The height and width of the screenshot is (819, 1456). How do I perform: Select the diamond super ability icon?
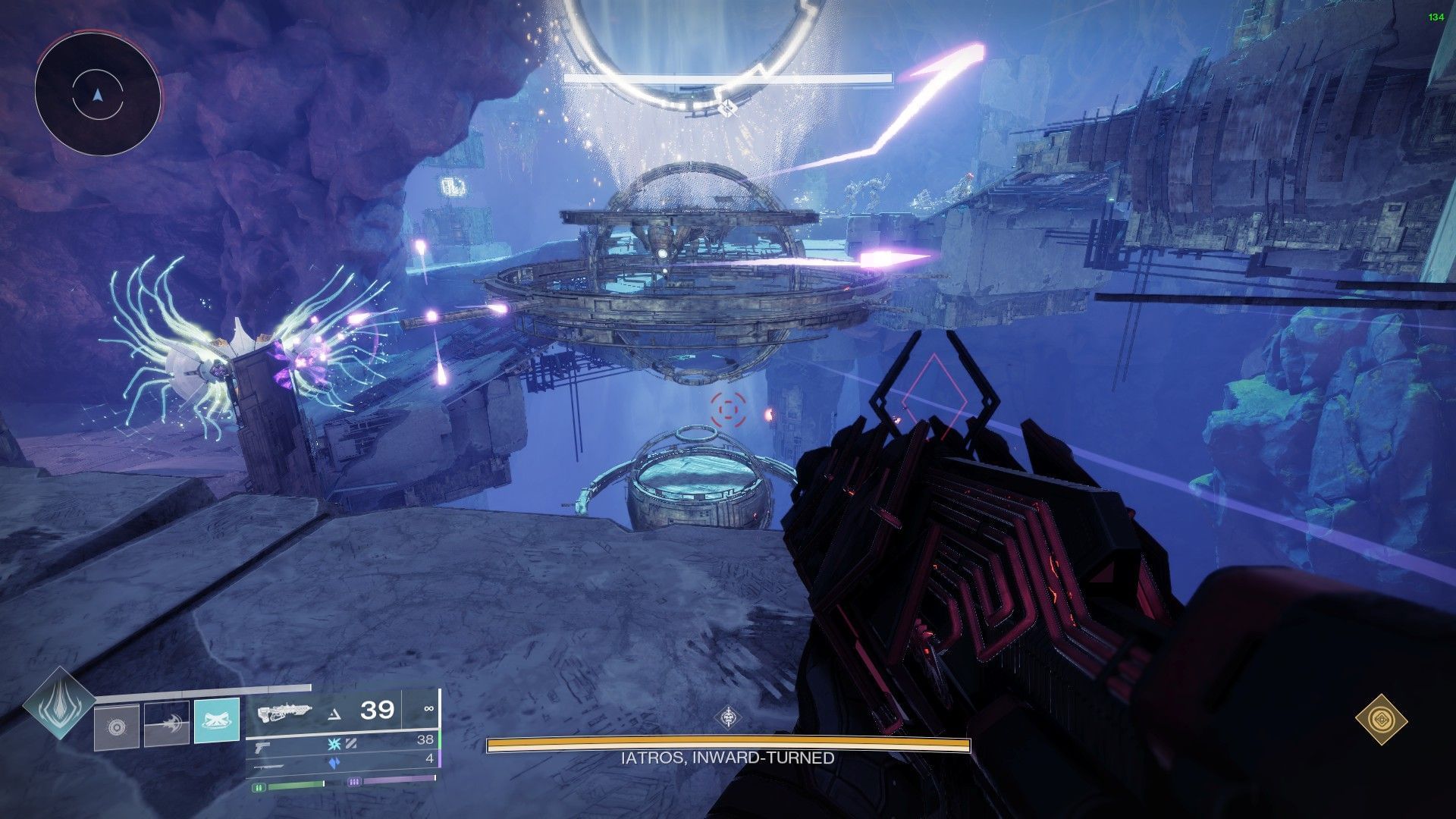(x=59, y=703)
